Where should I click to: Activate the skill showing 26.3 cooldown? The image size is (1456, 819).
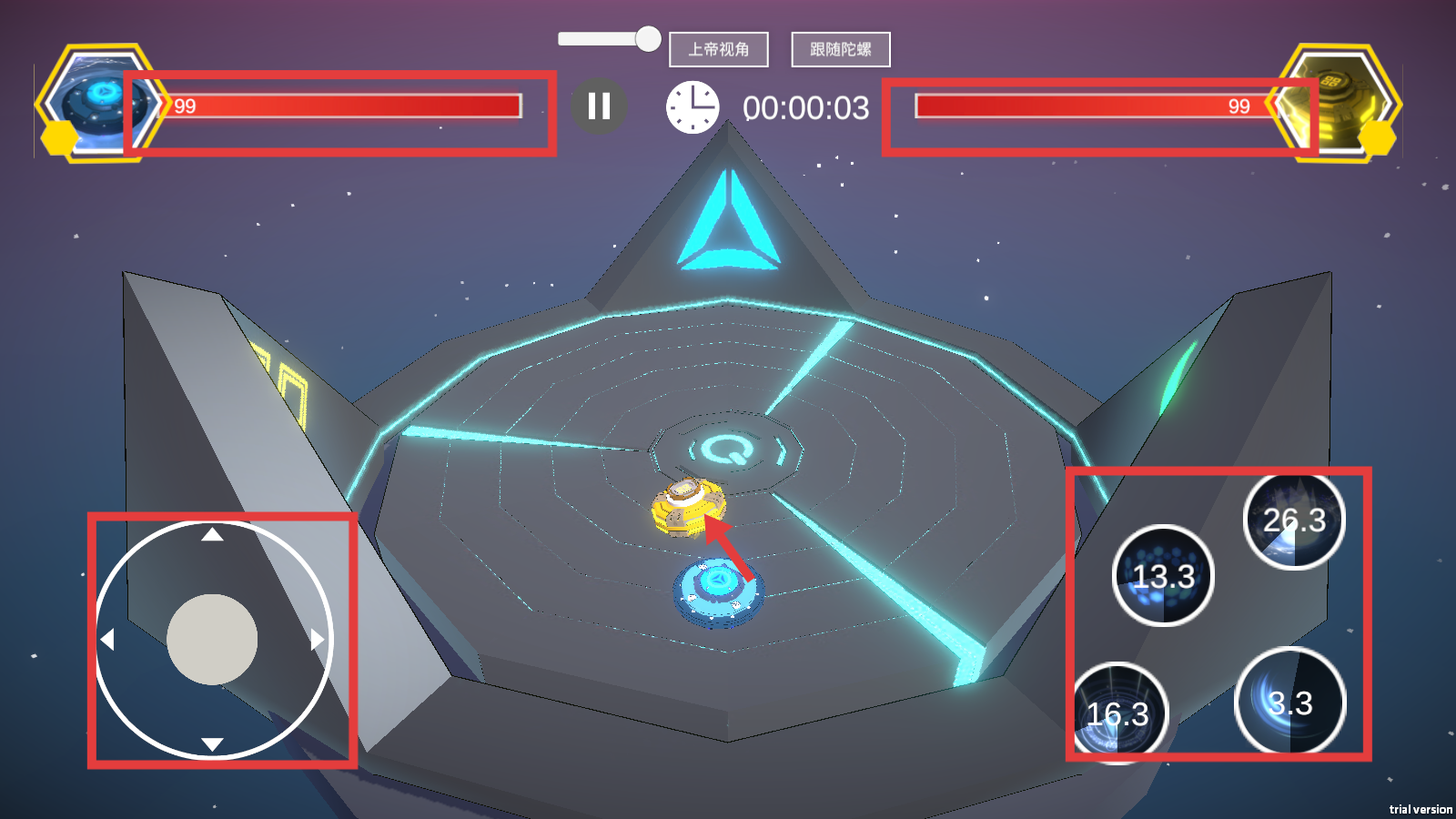coord(1294,521)
